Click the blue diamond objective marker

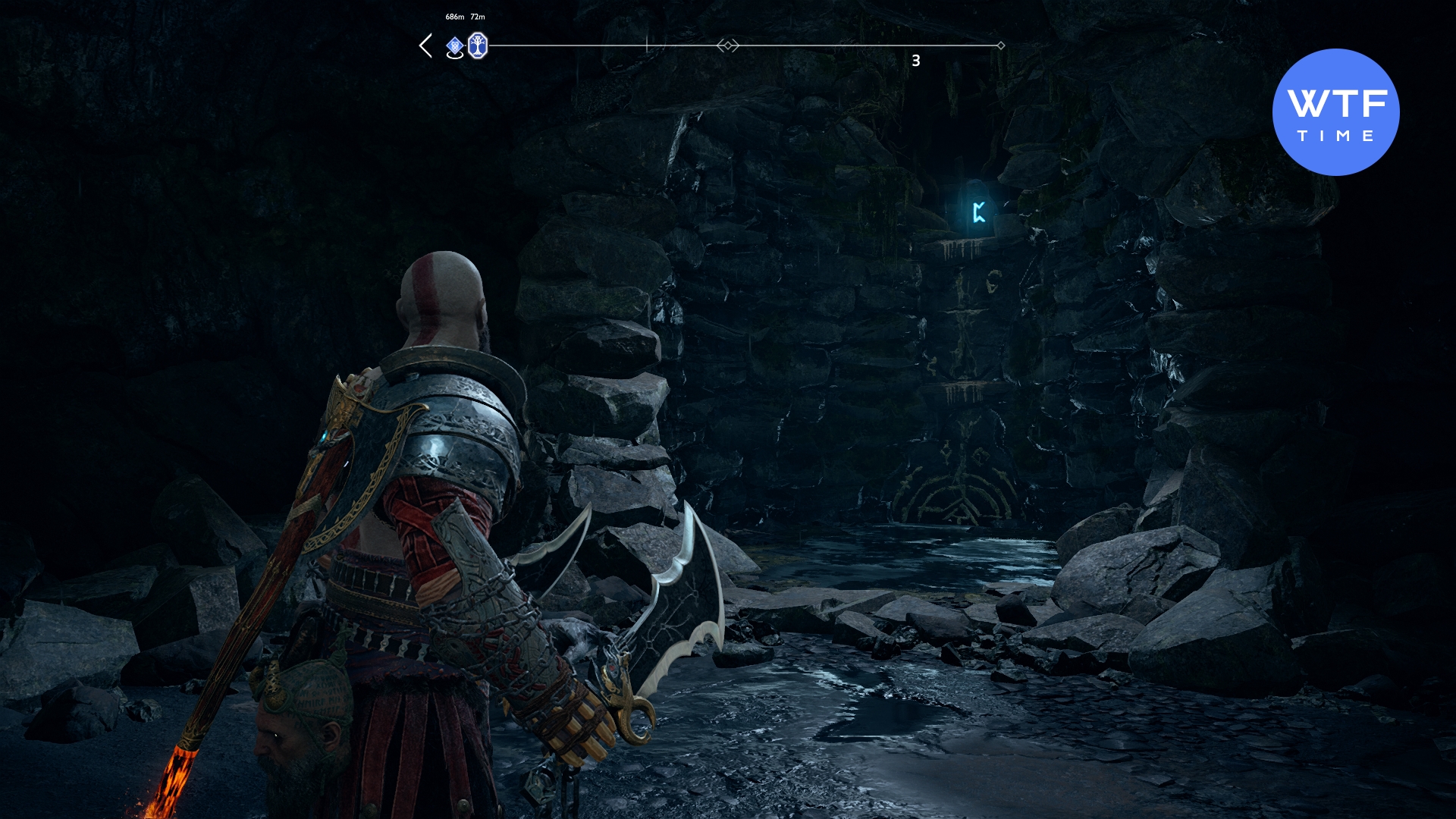pyautogui.click(x=454, y=46)
